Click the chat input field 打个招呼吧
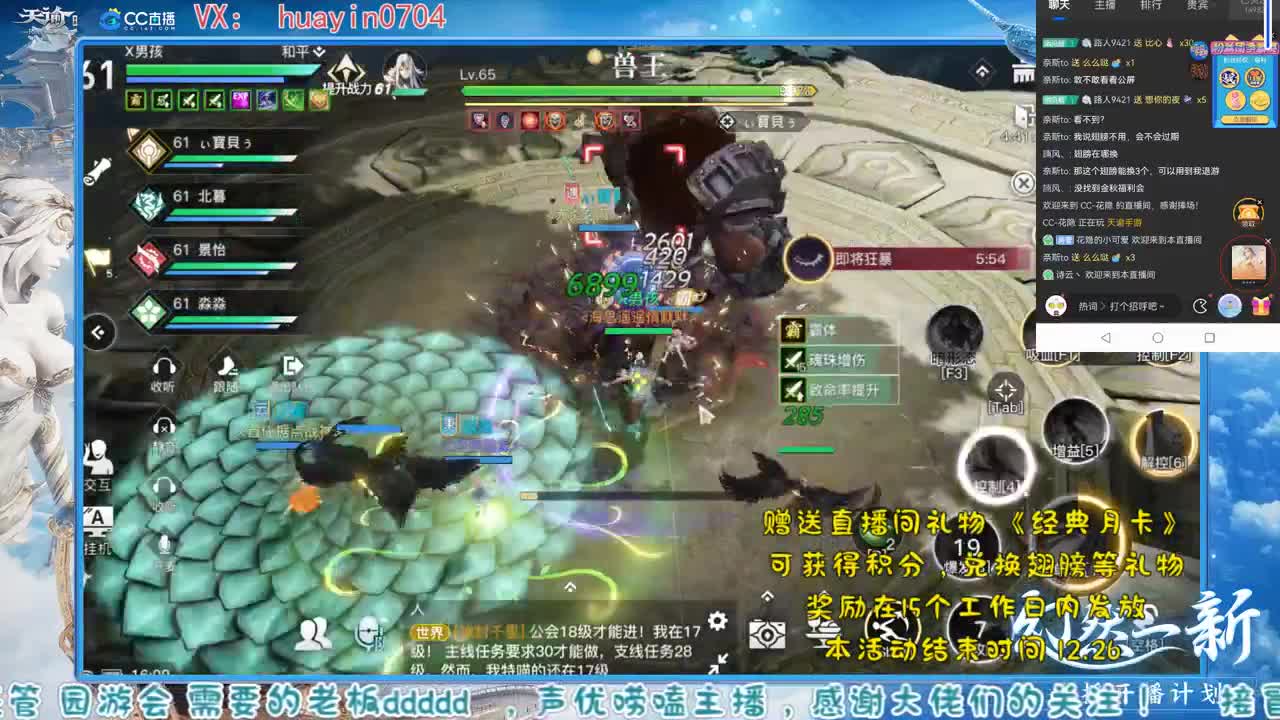1280x720 pixels. [1135, 306]
